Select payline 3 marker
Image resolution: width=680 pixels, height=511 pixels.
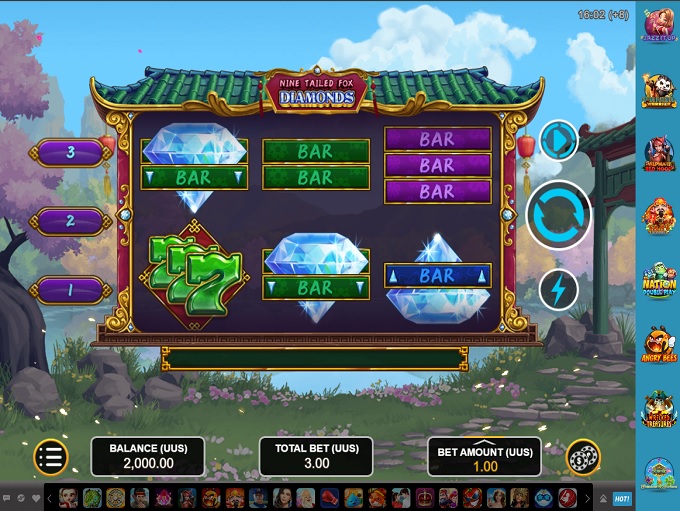pyautogui.click(x=70, y=153)
